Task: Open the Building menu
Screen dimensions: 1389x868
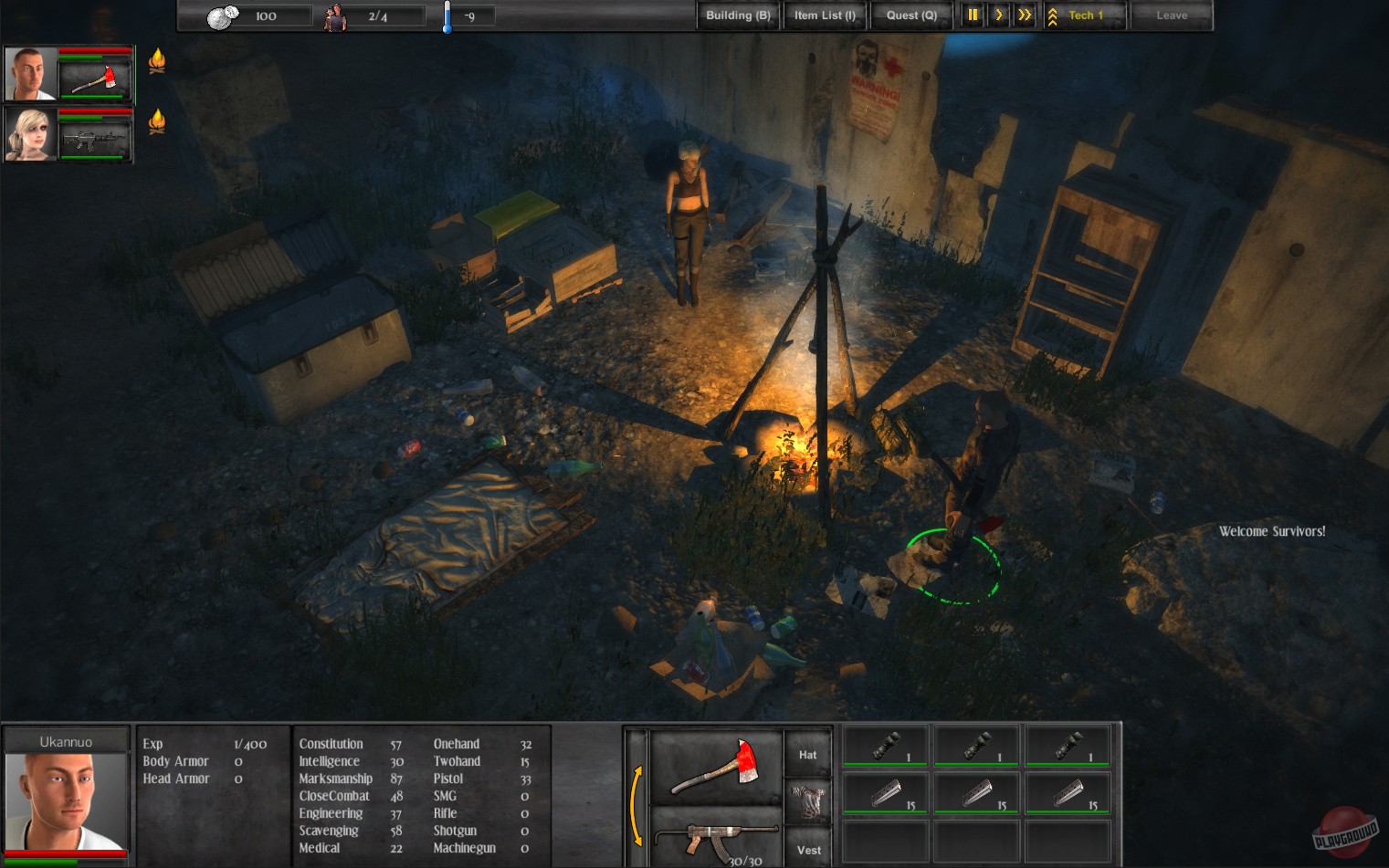Action: 737,15
